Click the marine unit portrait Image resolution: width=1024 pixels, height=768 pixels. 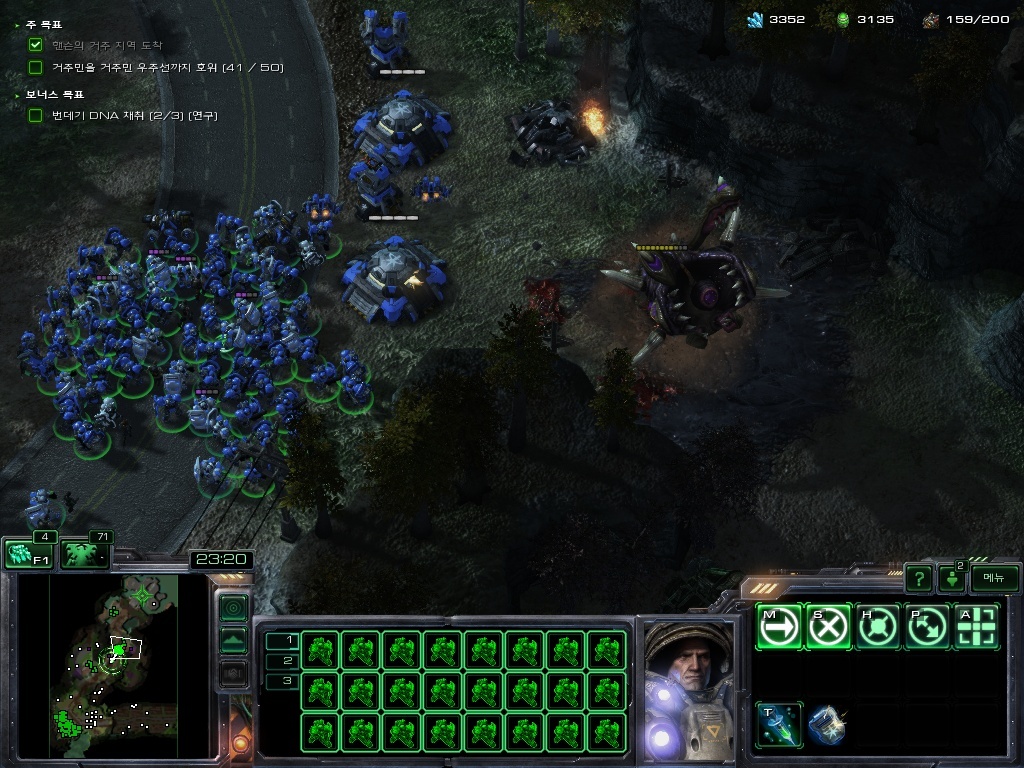click(687, 689)
